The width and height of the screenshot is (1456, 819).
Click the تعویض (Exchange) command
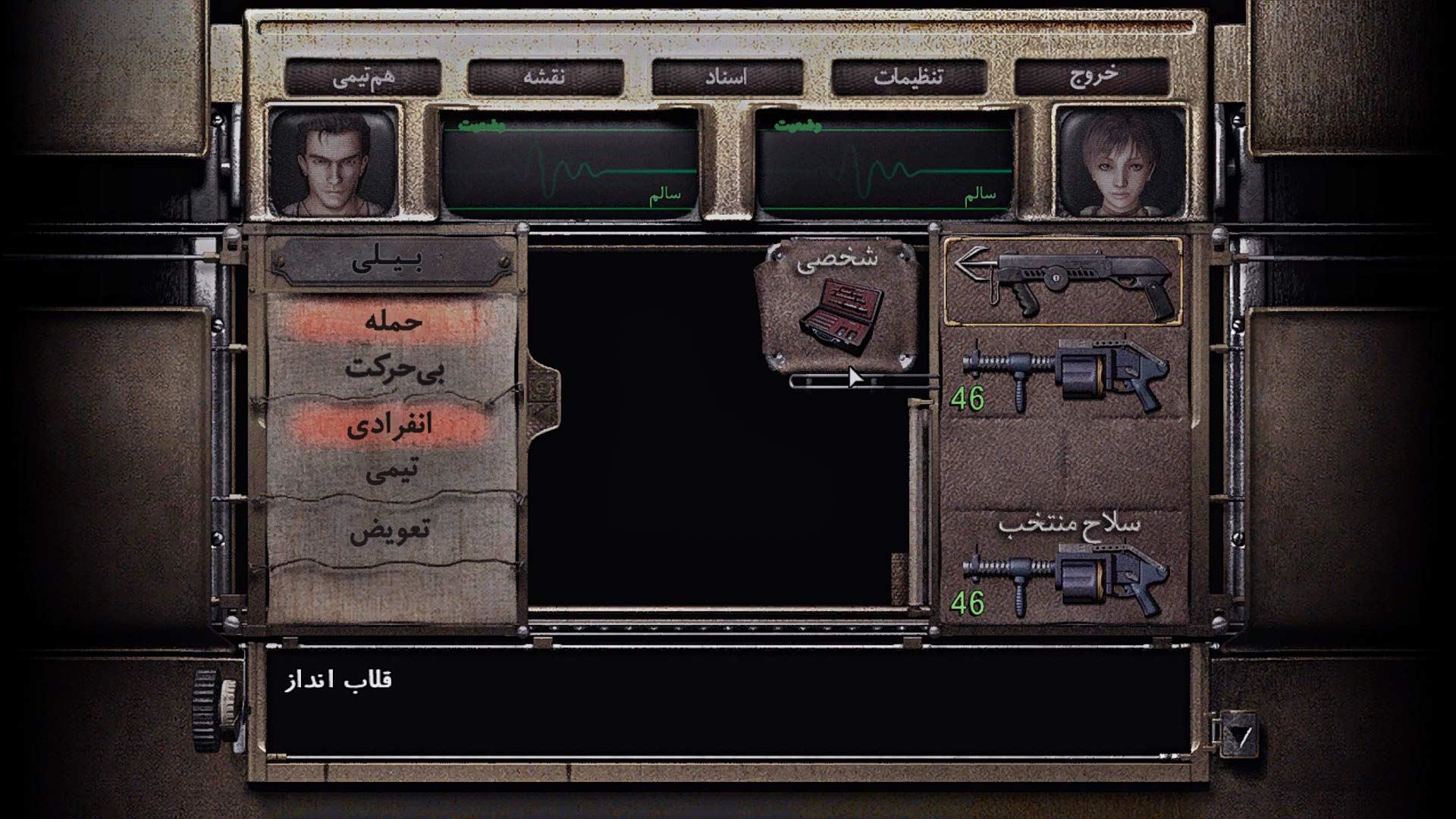[390, 530]
